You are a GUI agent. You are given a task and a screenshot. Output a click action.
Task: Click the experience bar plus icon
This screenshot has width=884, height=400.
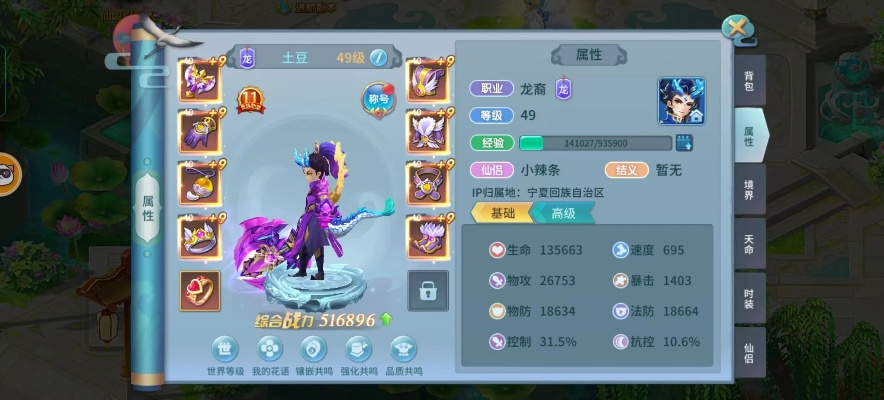coord(685,143)
